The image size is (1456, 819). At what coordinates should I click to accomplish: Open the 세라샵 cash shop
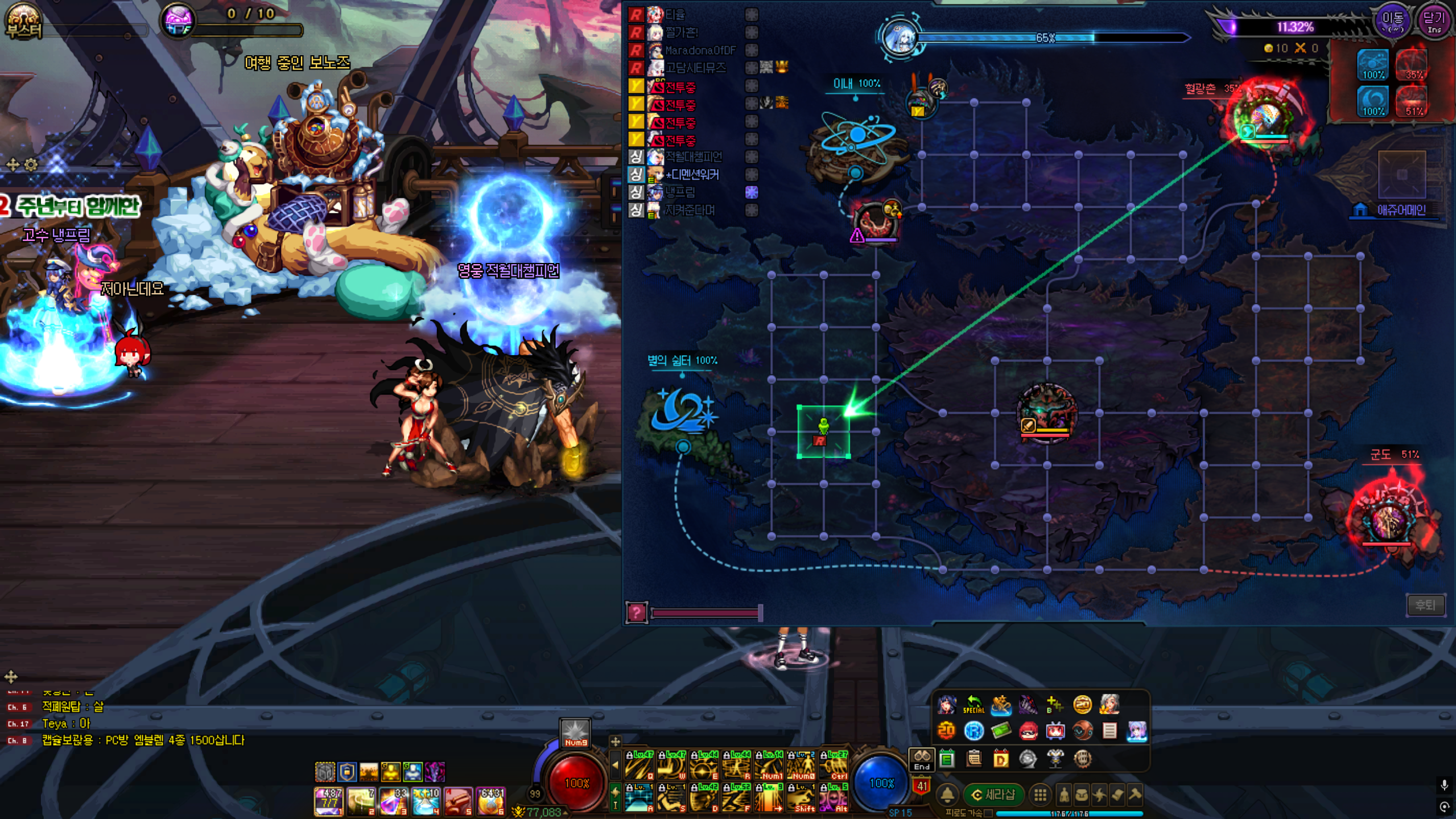994,795
